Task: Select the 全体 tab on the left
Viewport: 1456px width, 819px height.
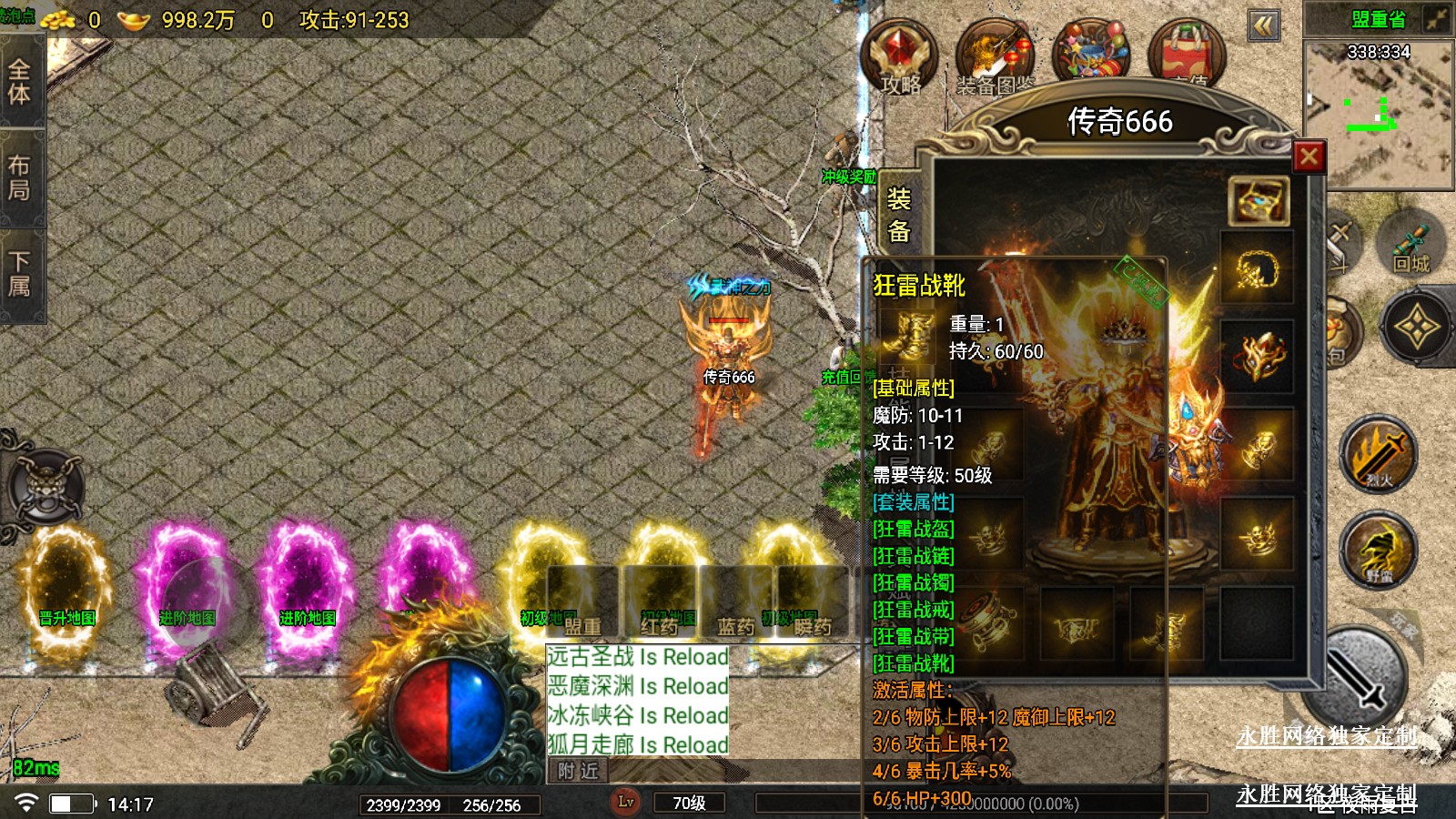Action: point(19,82)
